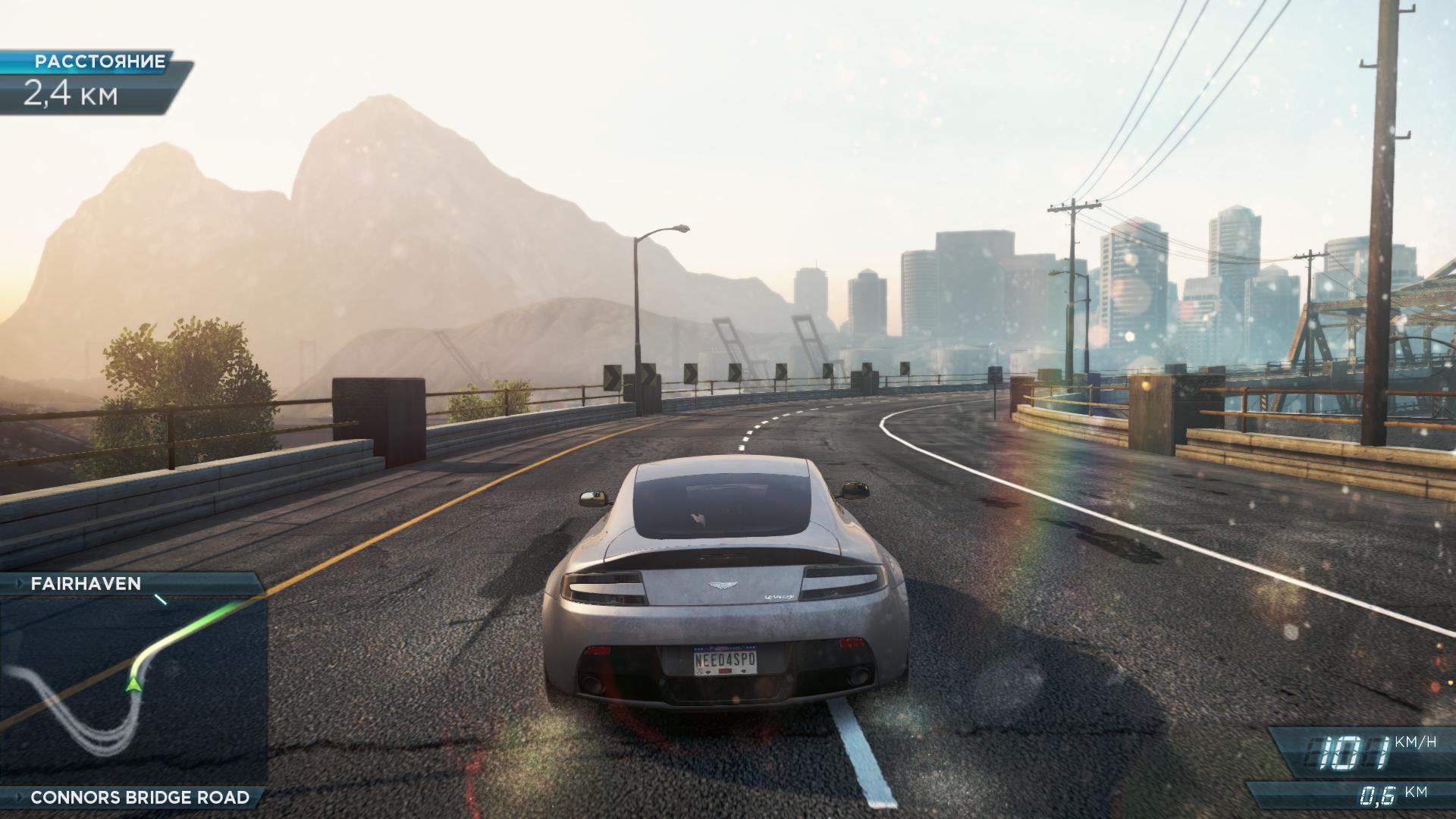Click the green player arrow on minimap
This screenshot has width=1456, height=819.
click(x=135, y=685)
